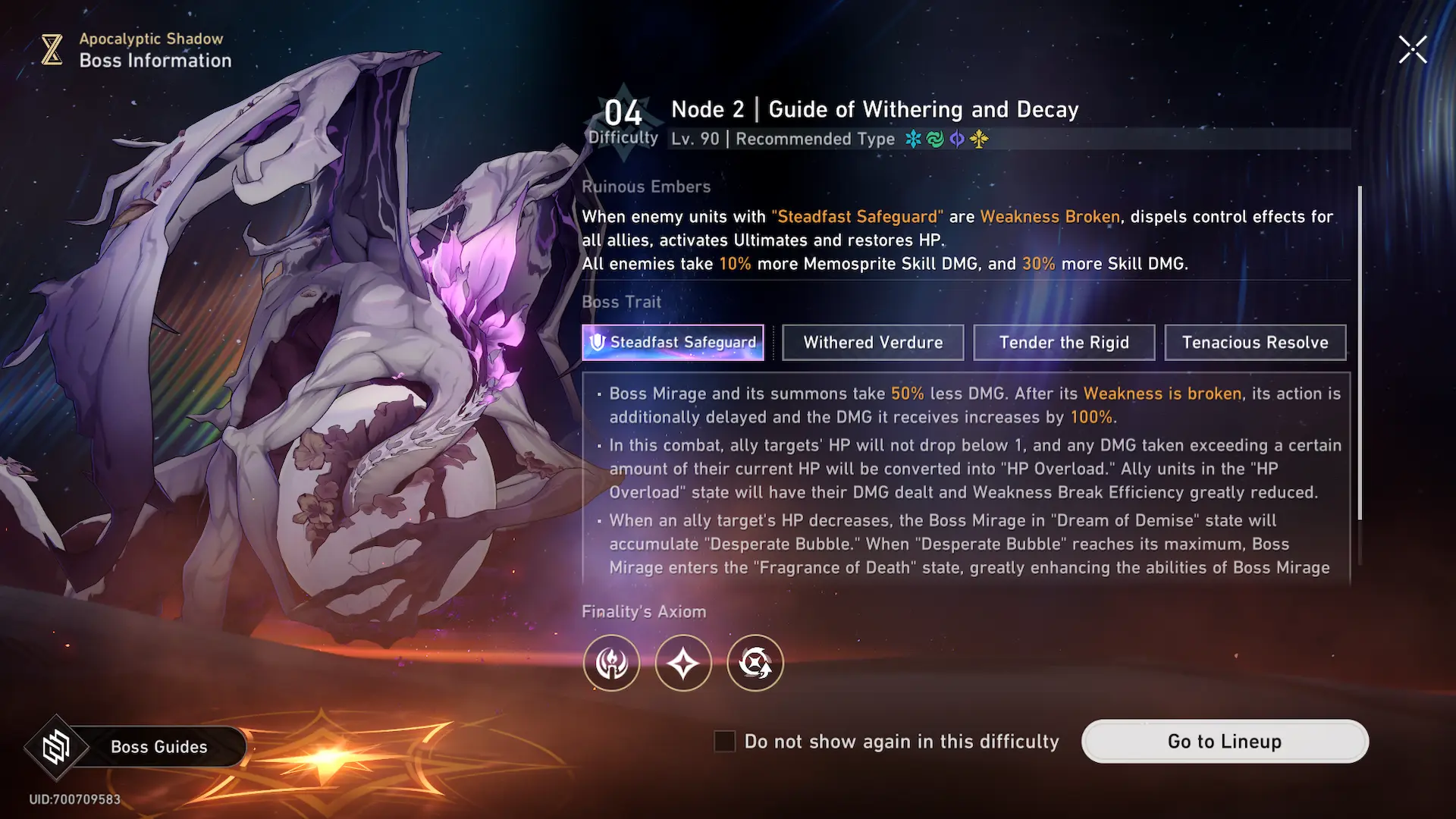Select the flame-emblem Finality's Axiom icon

pyautogui.click(x=611, y=664)
